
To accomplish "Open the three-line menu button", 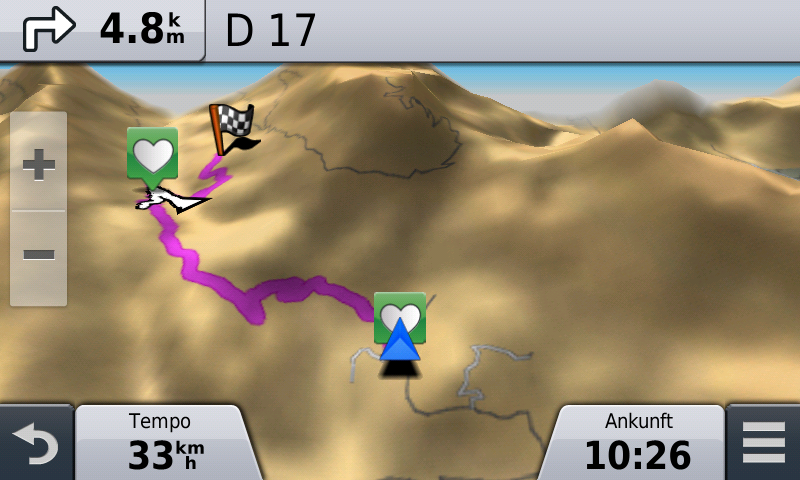I will pos(764,443).
